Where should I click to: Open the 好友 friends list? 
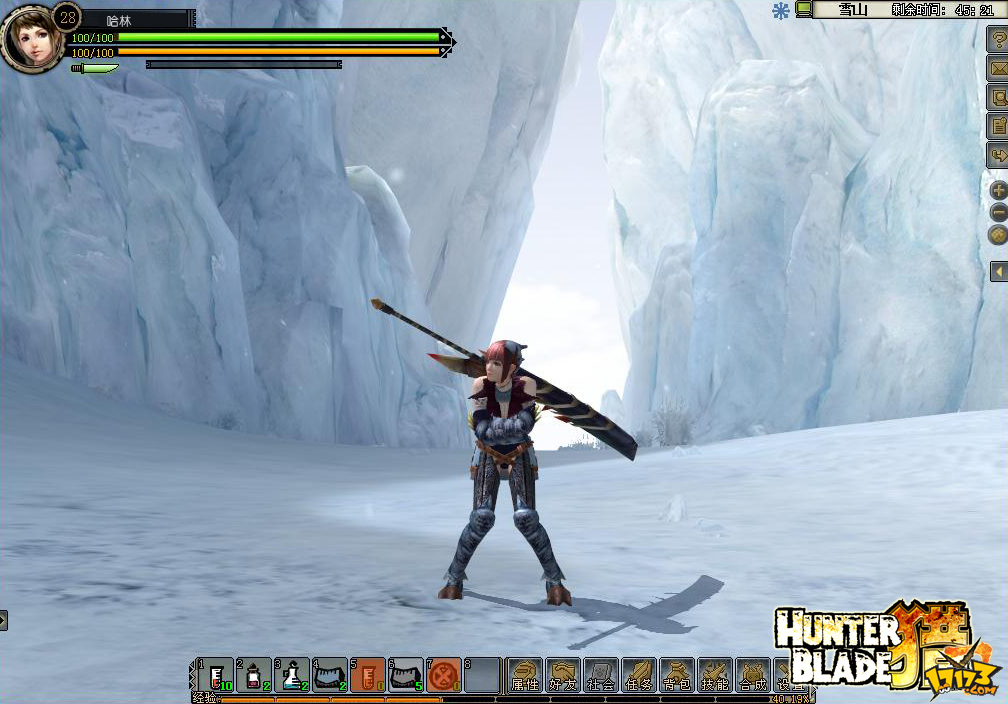coord(563,675)
